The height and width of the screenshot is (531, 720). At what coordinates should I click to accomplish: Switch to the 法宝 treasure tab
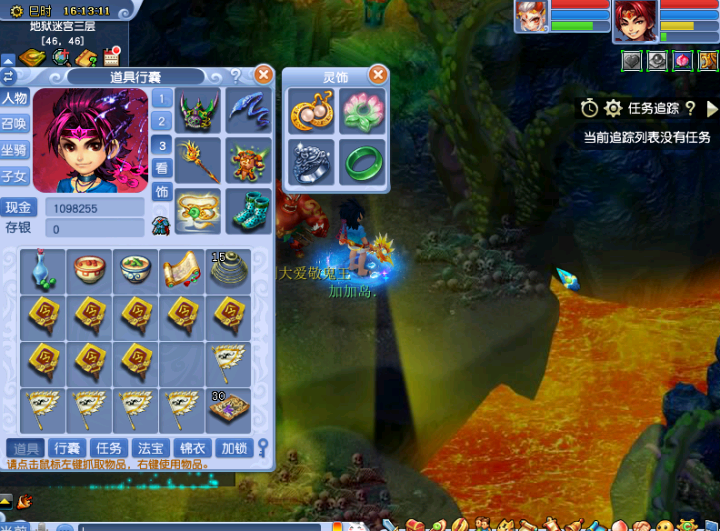point(149,448)
